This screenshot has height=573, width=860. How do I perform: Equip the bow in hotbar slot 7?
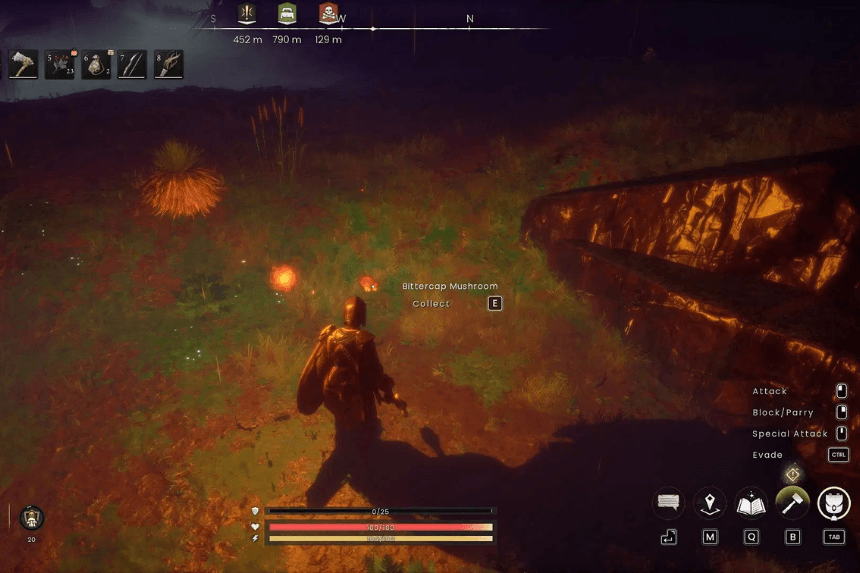coord(132,65)
